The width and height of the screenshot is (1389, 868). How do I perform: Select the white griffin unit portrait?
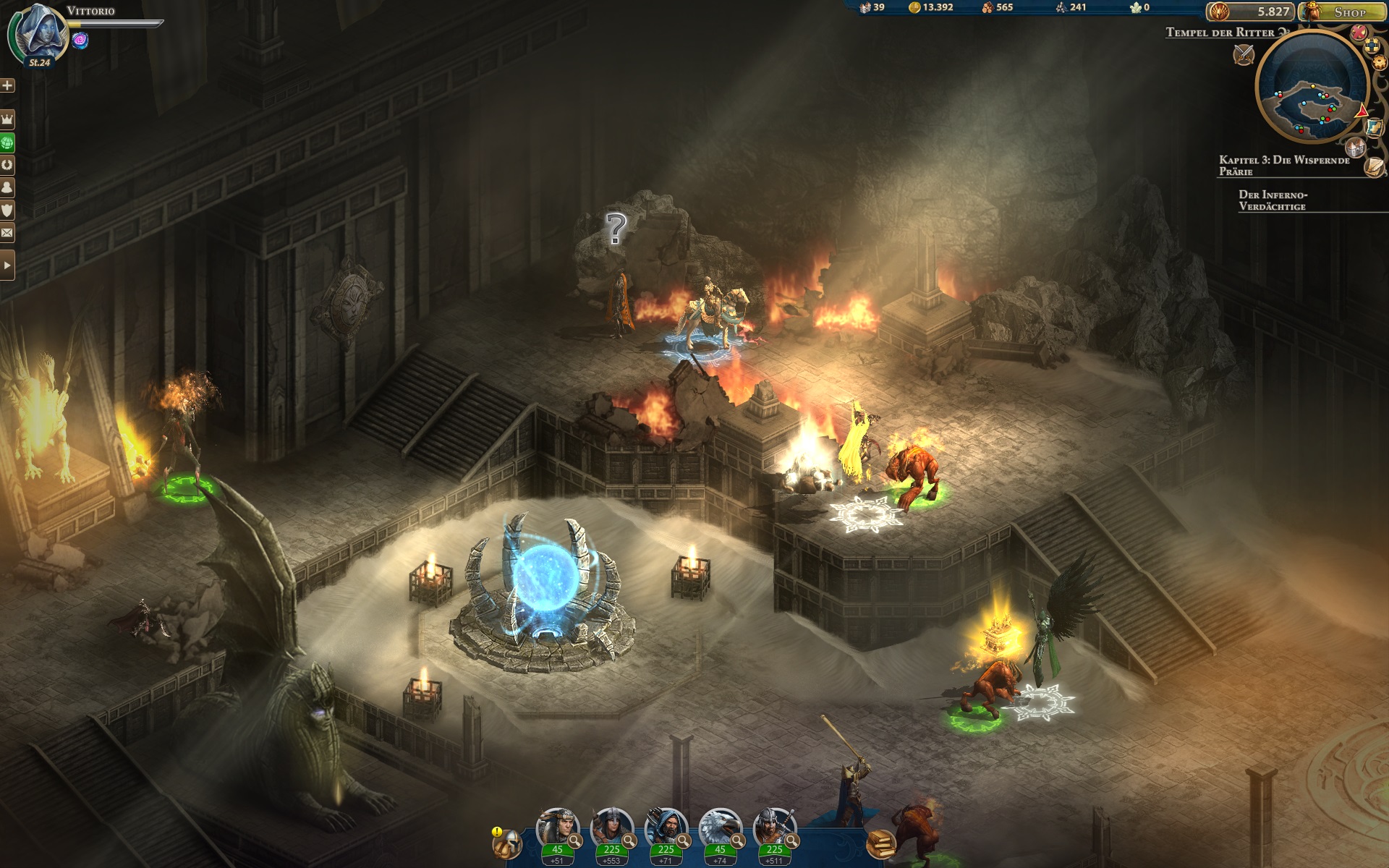pos(720,830)
